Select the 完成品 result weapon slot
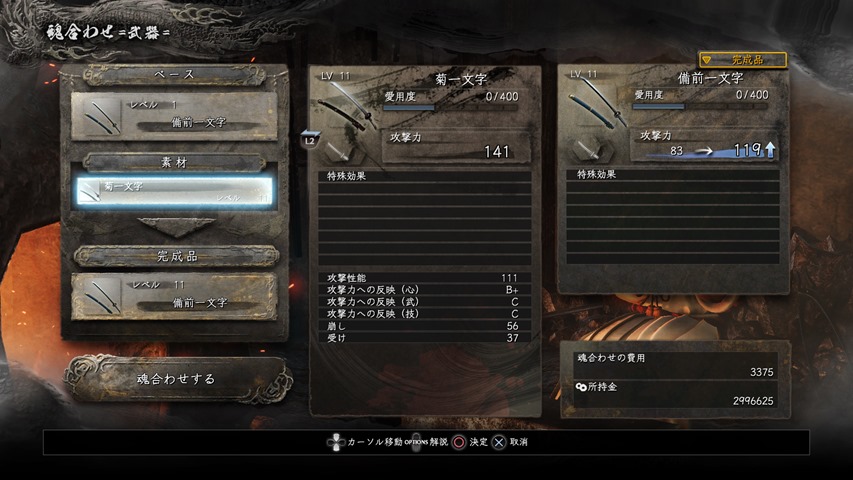Viewport: 853px width, 480px height. 175,296
